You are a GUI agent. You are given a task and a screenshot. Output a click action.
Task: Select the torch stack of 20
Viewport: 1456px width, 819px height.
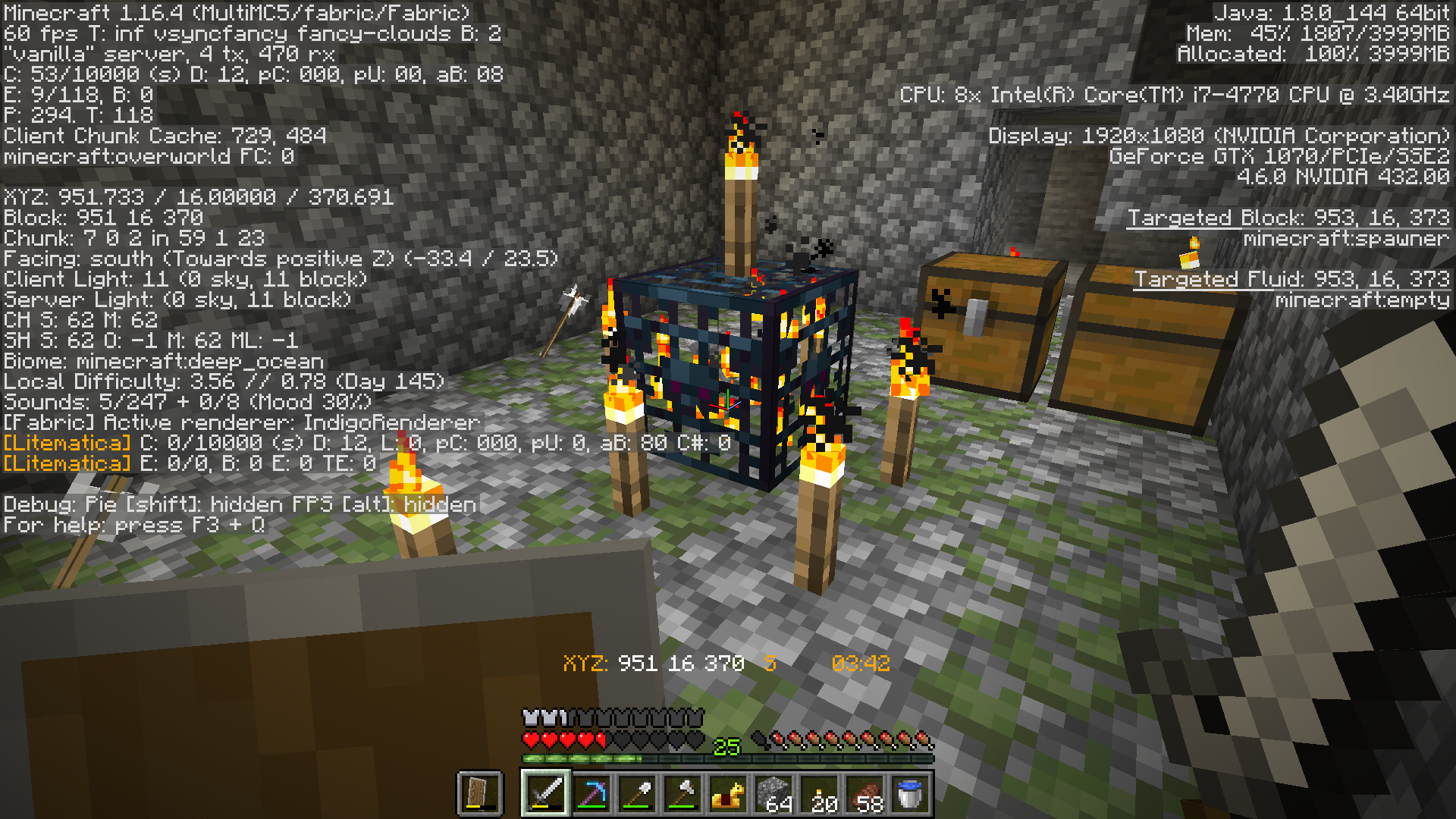(818, 793)
